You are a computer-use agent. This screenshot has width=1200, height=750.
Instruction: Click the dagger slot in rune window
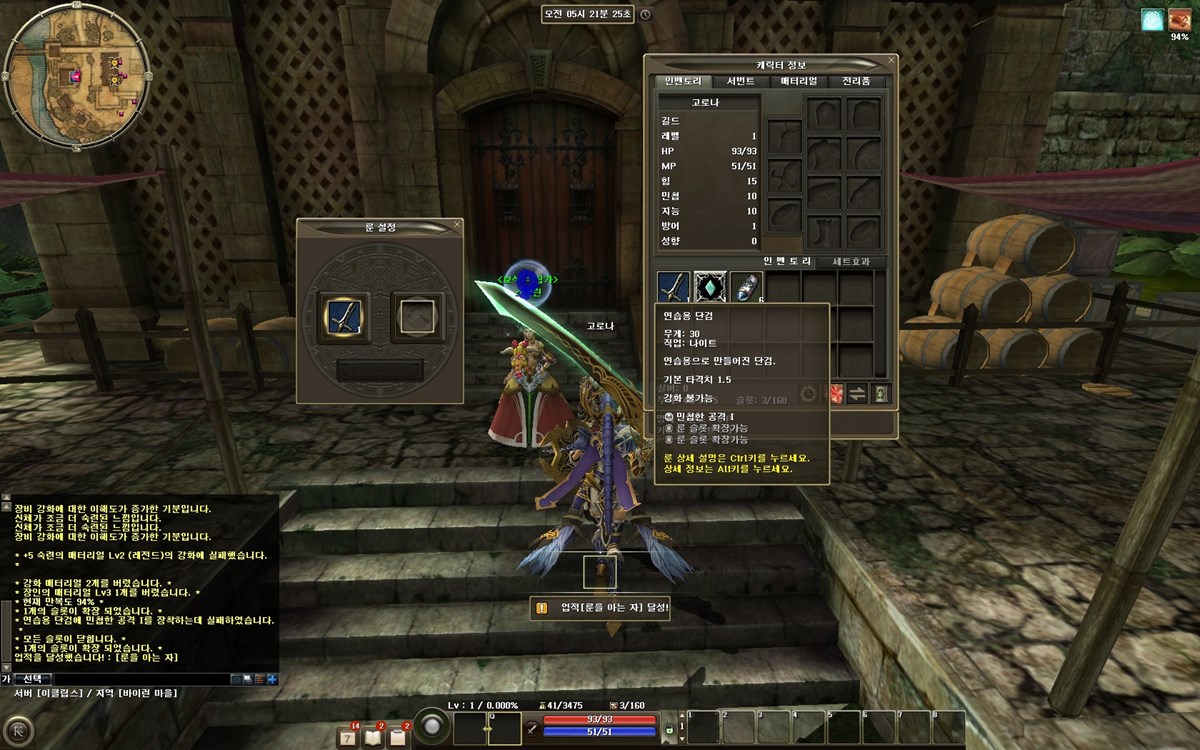coord(344,316)
